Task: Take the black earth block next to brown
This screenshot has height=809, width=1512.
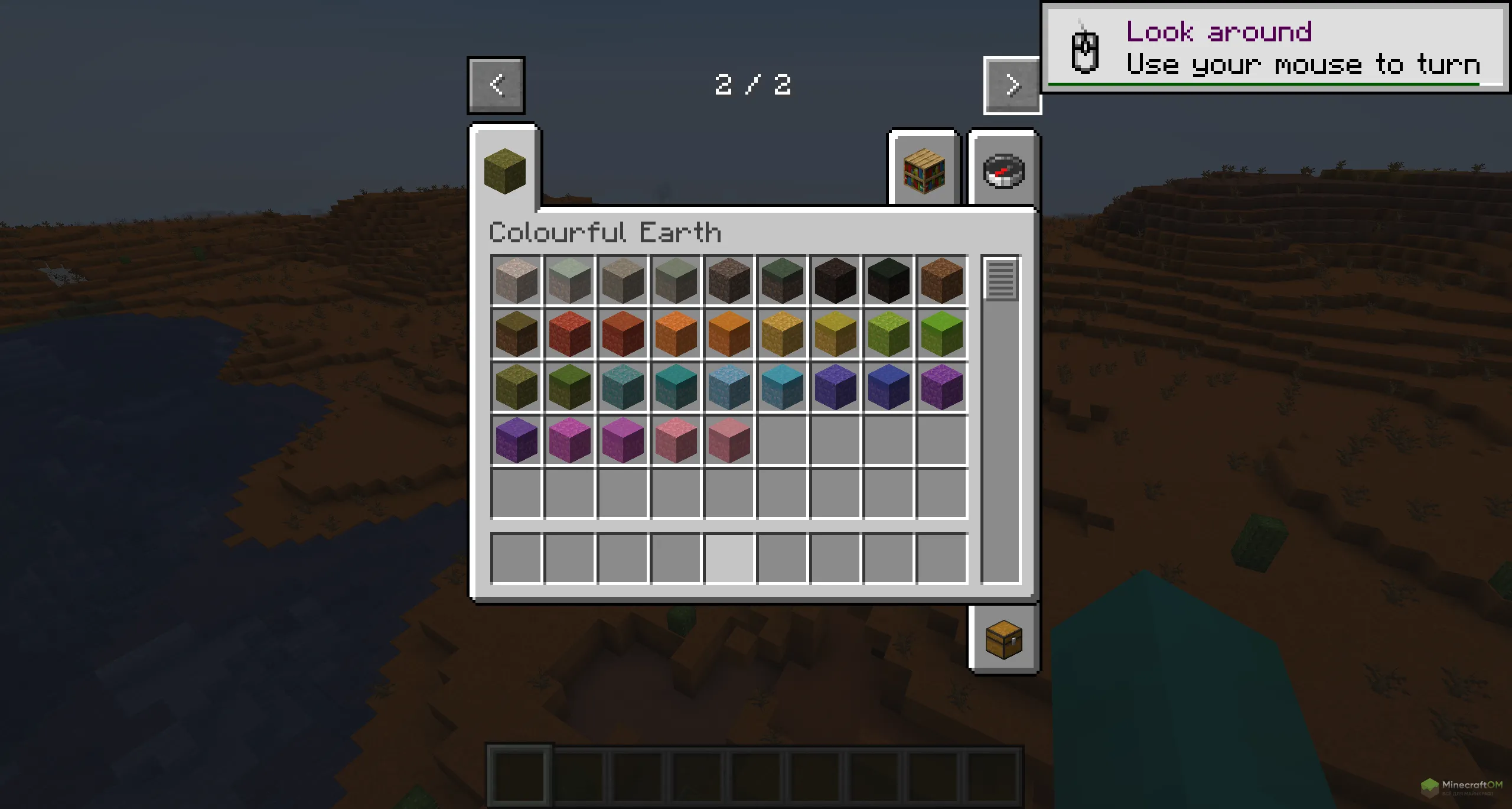Action: [x=888, y=280]
